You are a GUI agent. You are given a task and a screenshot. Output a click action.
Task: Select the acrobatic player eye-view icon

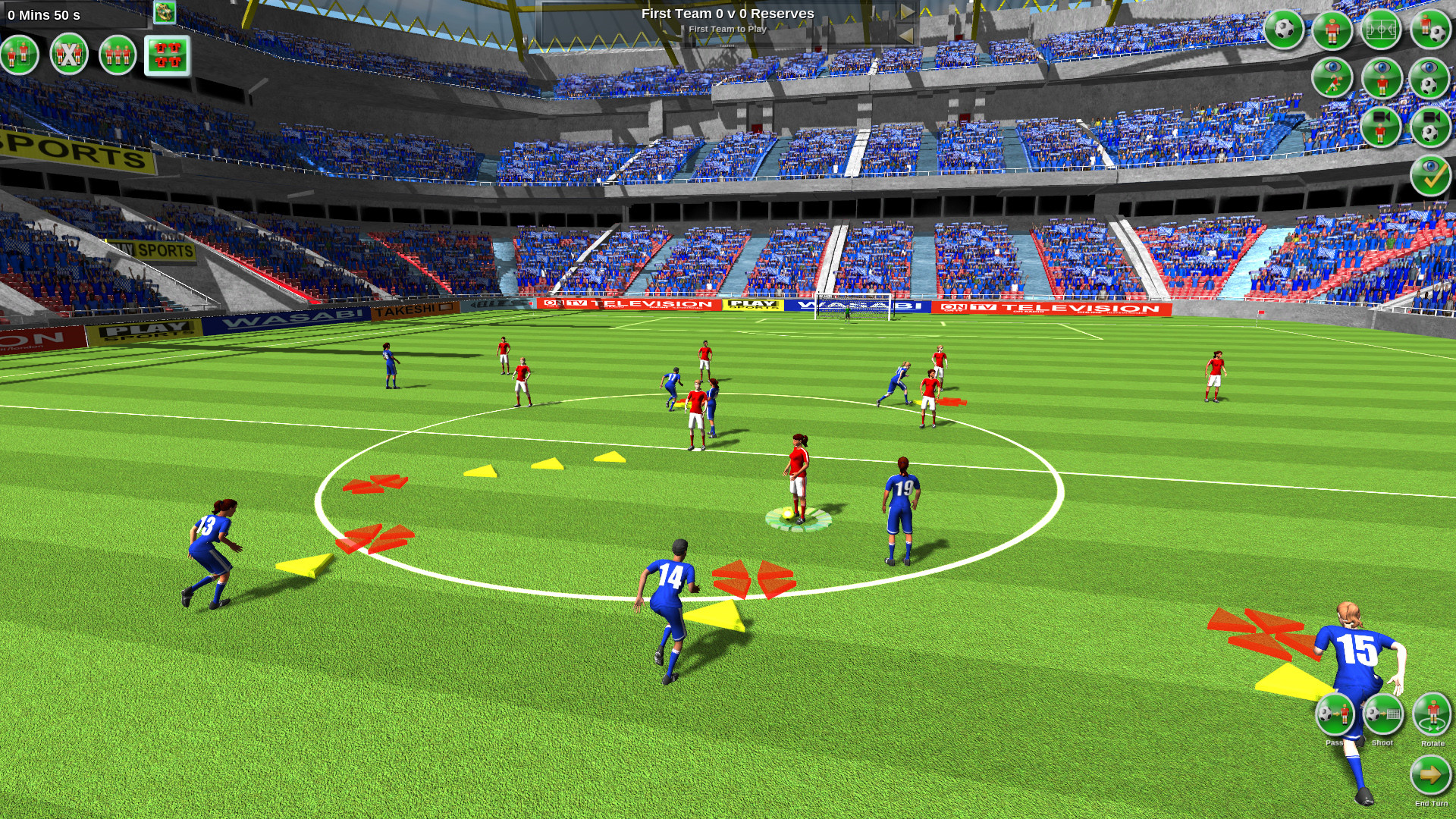tap(1333, 77)
